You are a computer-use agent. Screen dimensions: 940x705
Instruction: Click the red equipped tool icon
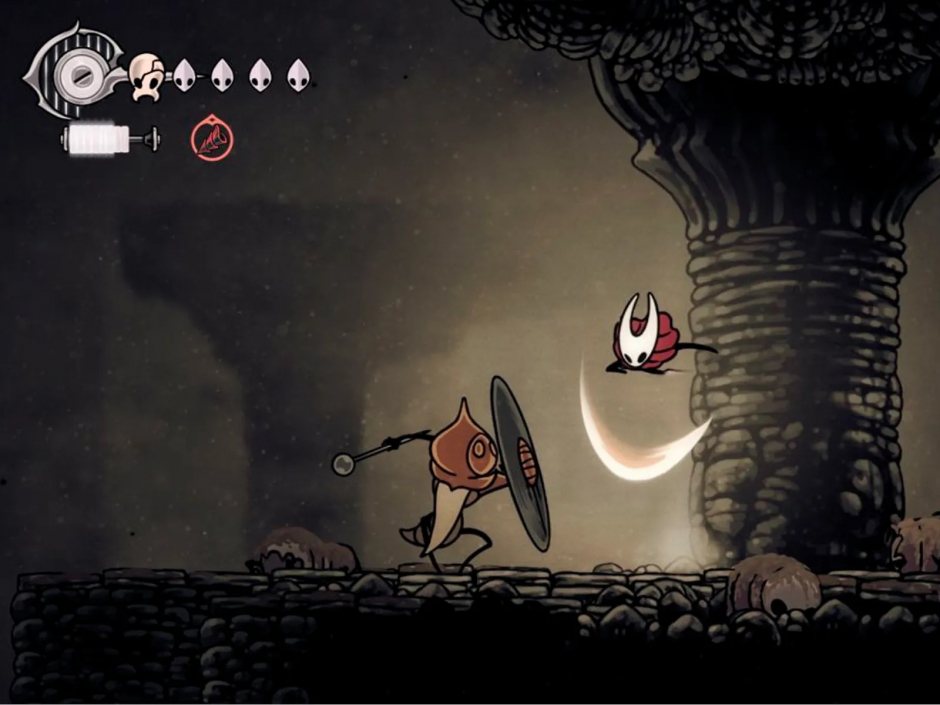(212, 140)
